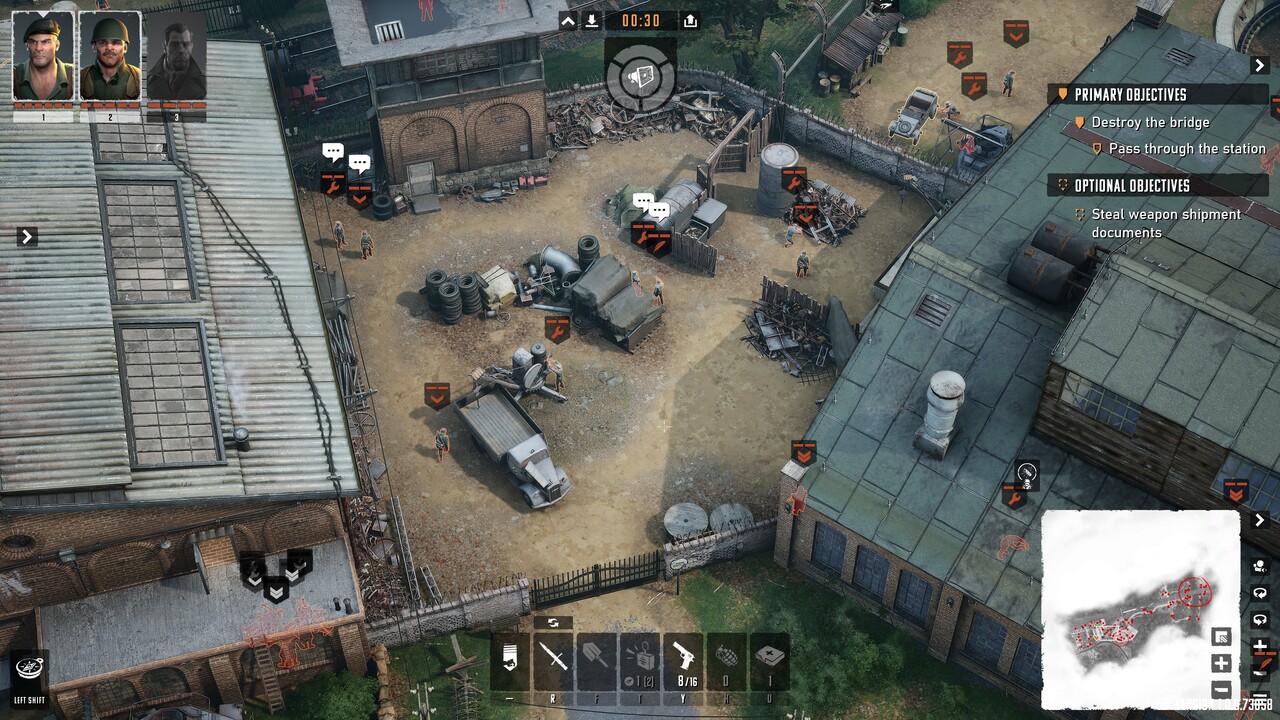Click the swap arrows above the hotbar
Screen dimensions: 1280x720
pyautogui.click(x=553, y=623)
